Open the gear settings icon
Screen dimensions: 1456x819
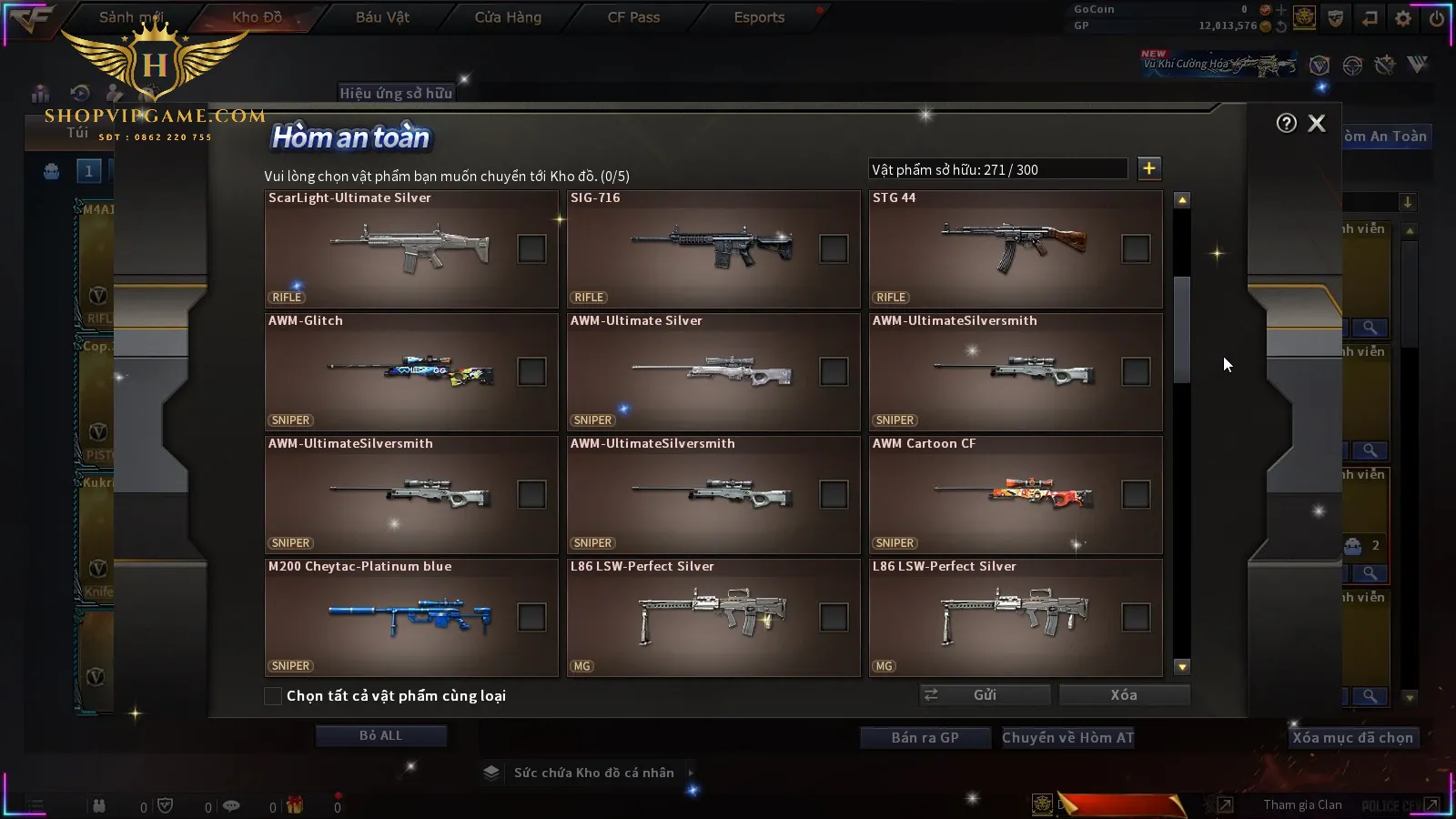(1403, 18)
